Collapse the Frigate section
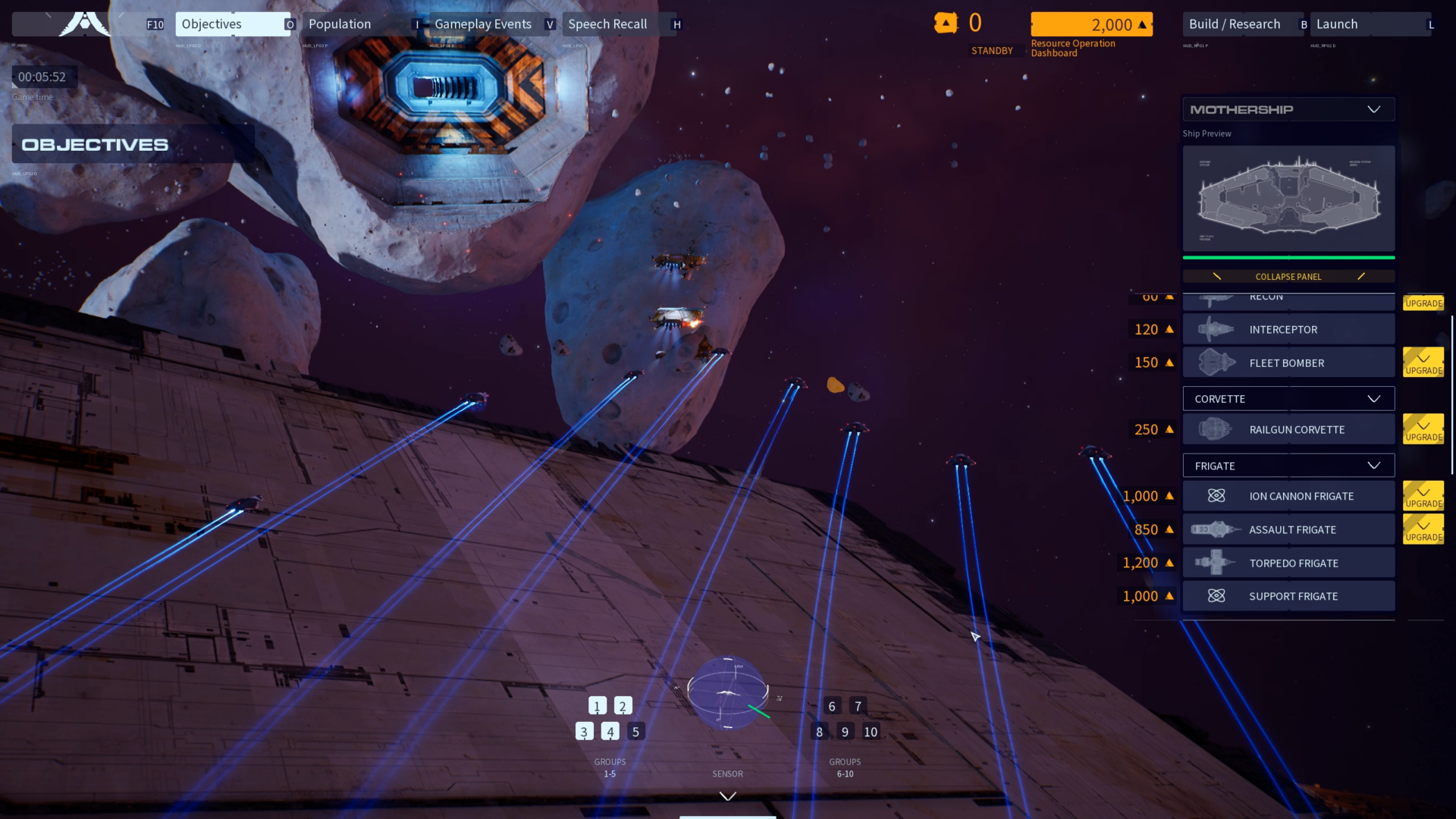This screenshot has width=1456, height=819. tap(1373, 465)
